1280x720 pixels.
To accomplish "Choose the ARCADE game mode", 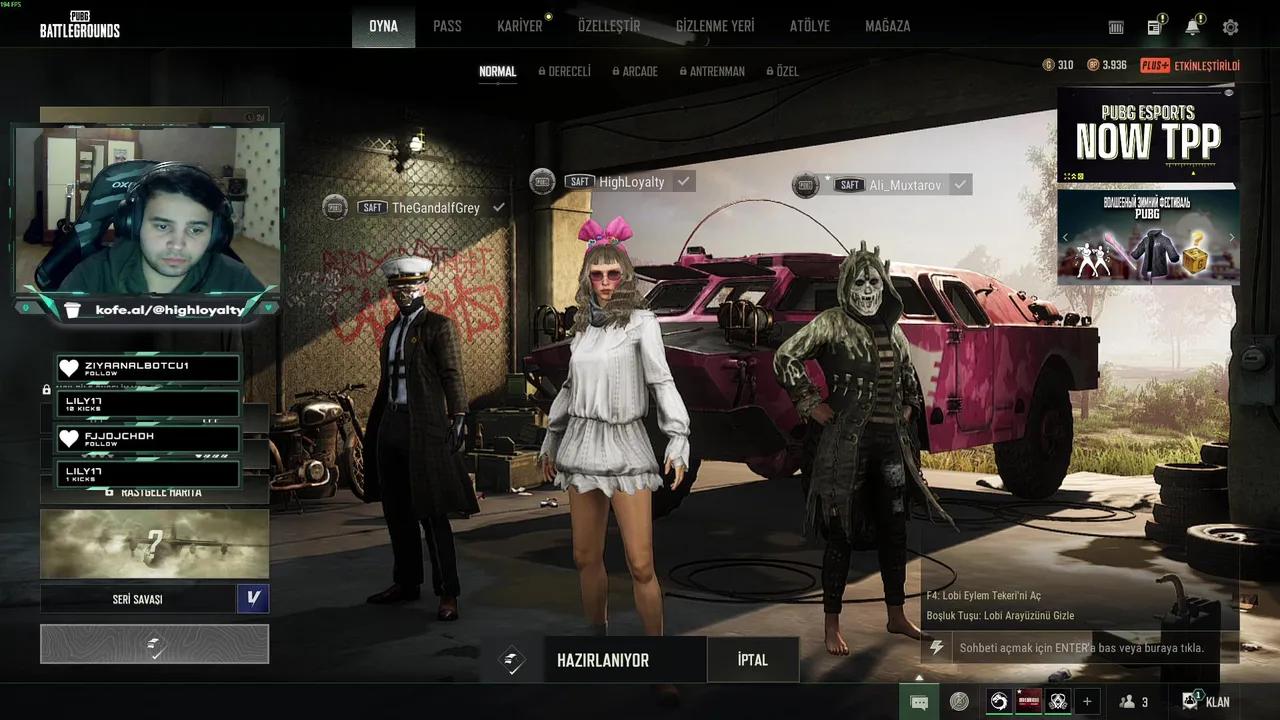I will point(639,72).
